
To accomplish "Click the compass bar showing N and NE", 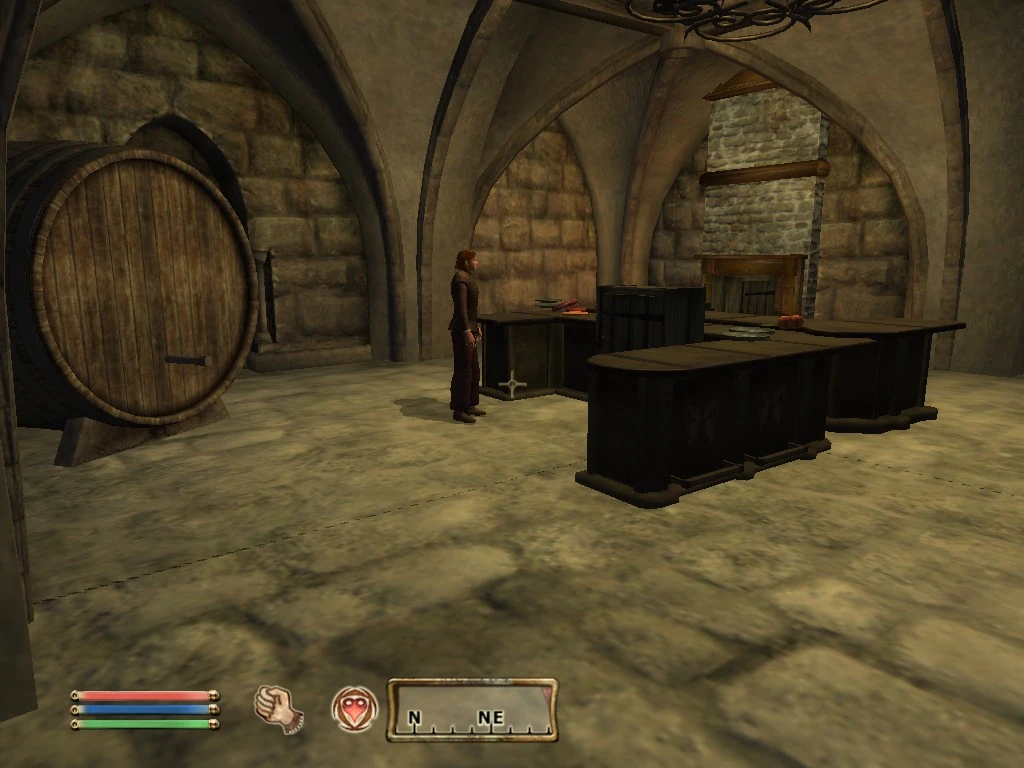I will pos(472,710).
